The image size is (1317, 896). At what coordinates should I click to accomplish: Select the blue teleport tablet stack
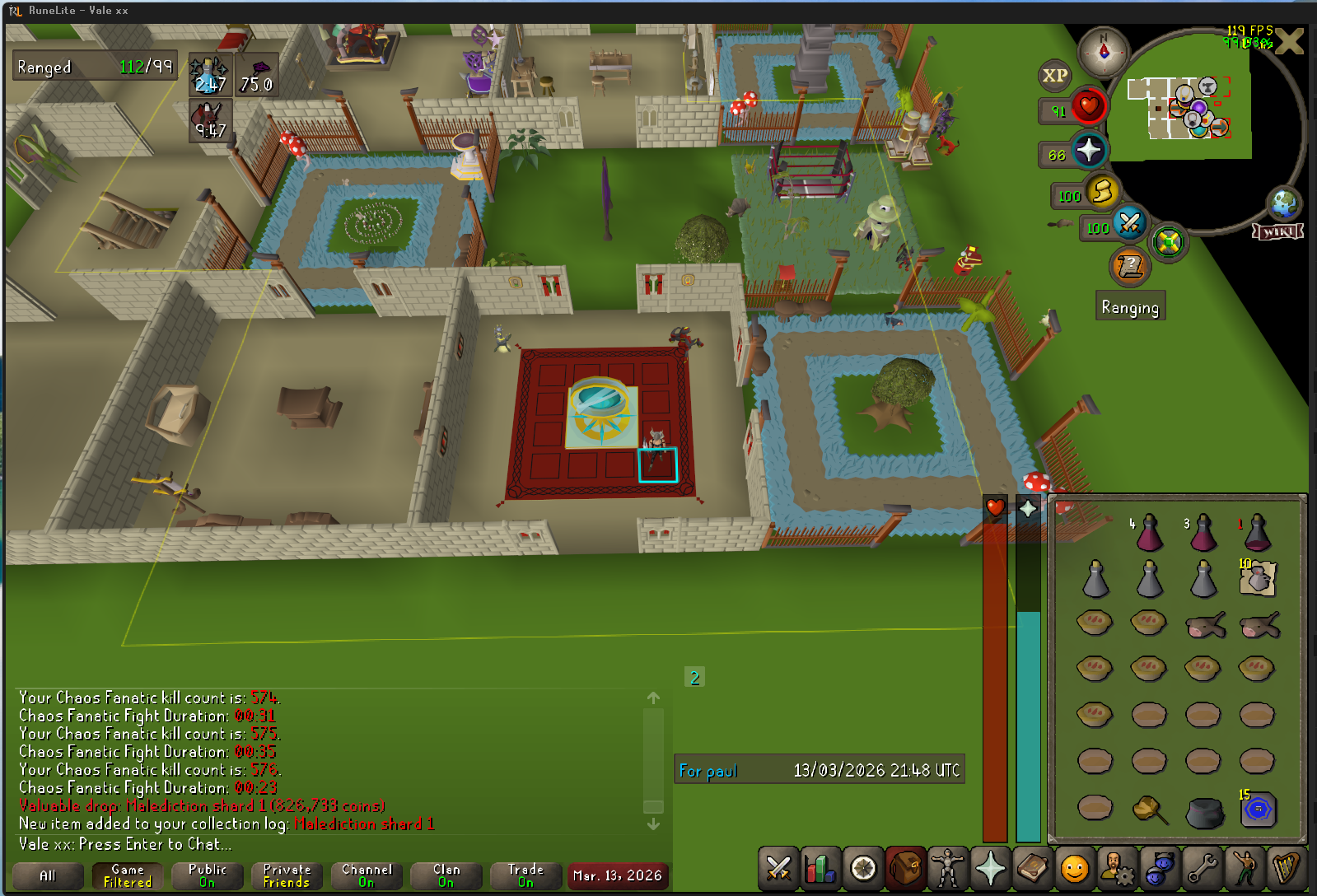pos(1257,810)
